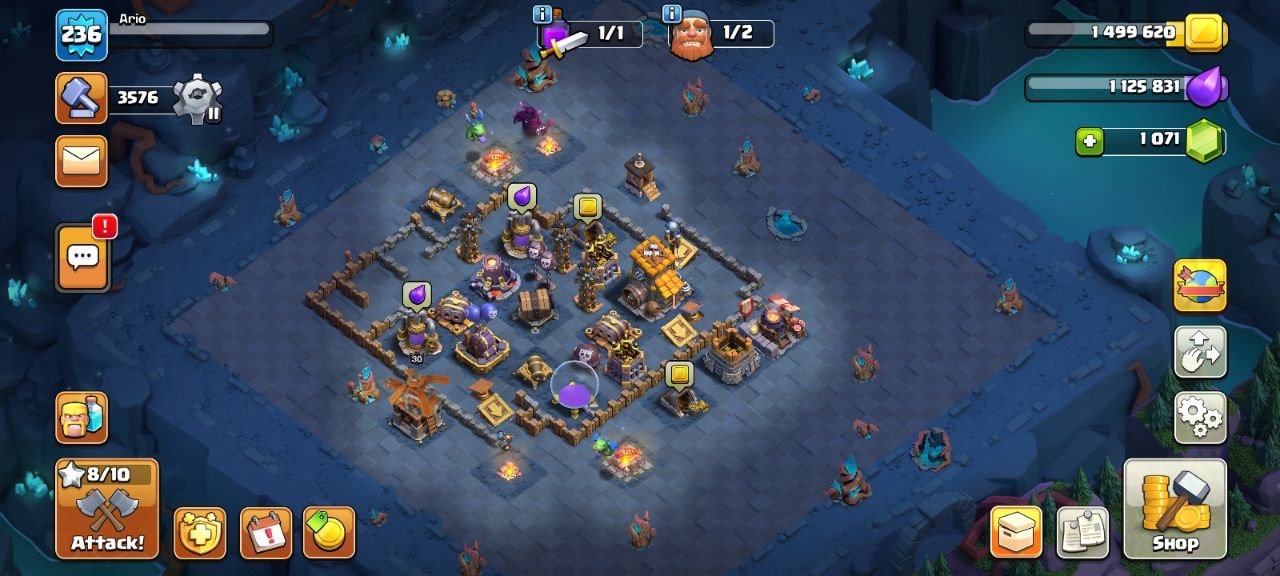Viewport: 1280px width, 576px height.
Task: Open the hammer trophy icon beside 3576
Action: [x=81, y=98]
